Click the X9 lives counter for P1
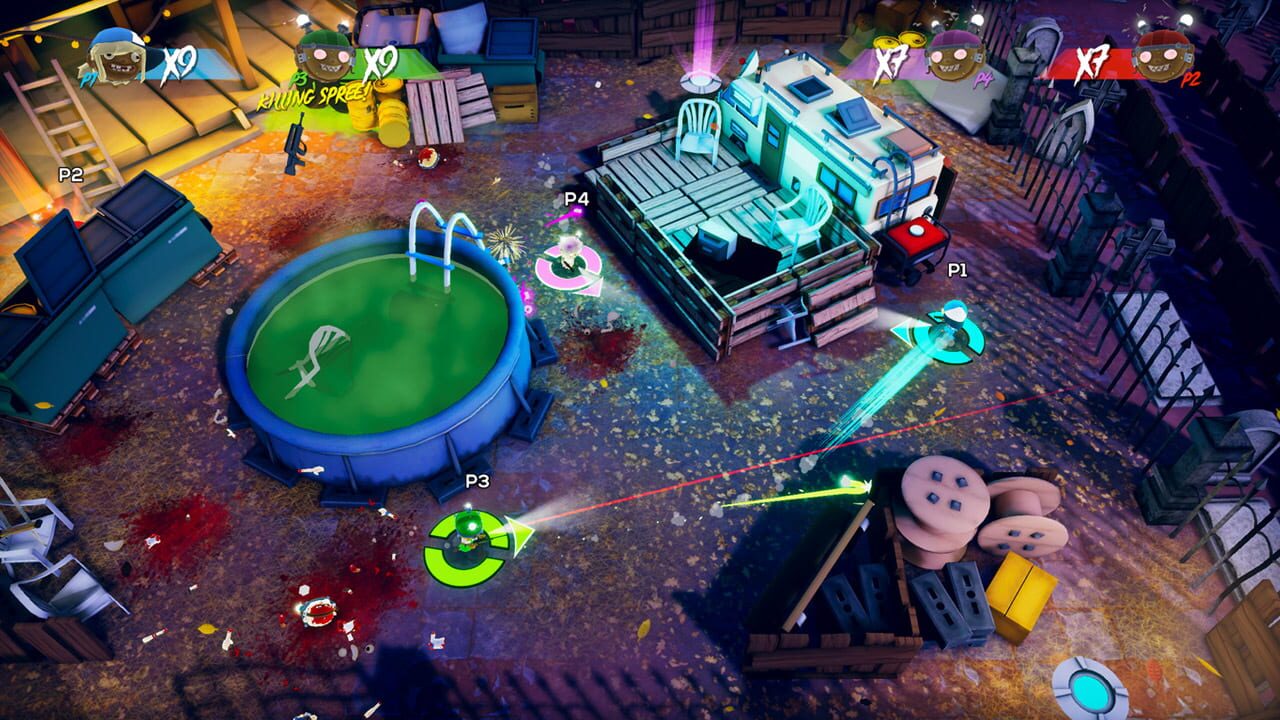This screenshot has width=1280, height=720. pyautogui.click(x=178, y=64)
